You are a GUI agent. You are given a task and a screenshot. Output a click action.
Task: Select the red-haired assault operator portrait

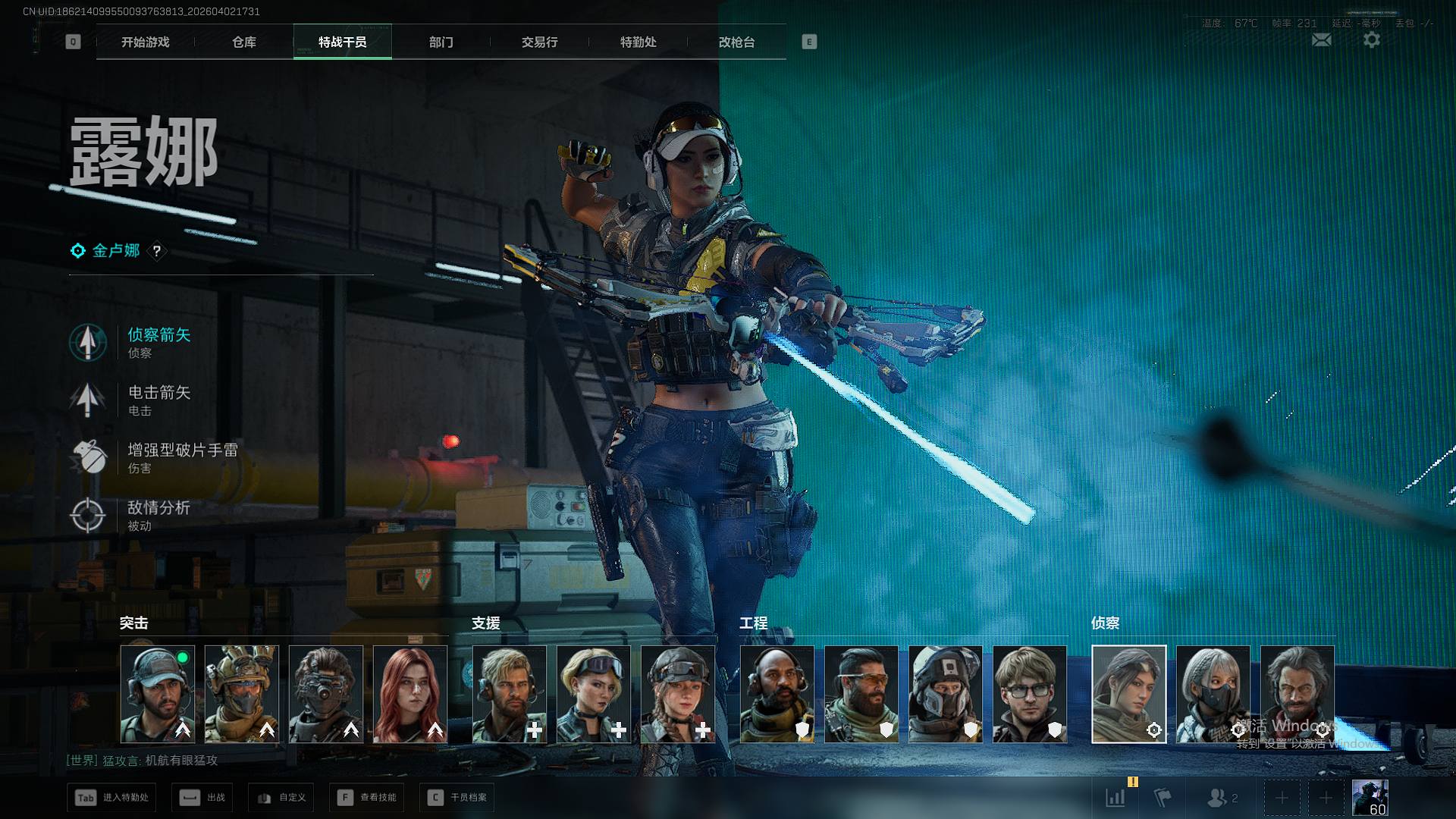[410, 694]
